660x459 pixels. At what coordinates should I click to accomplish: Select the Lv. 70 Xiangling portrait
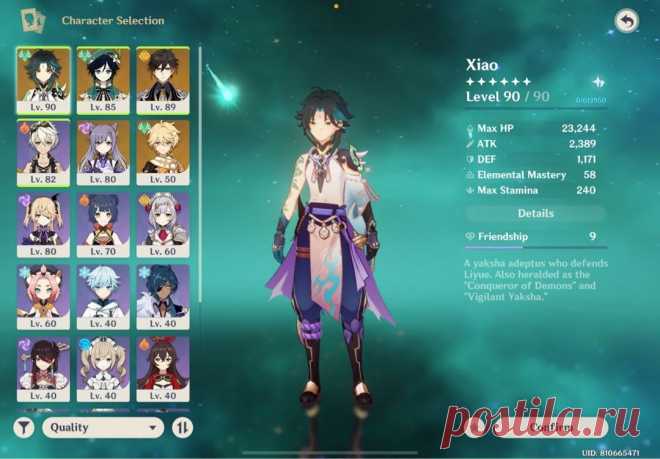click(103, 224)
